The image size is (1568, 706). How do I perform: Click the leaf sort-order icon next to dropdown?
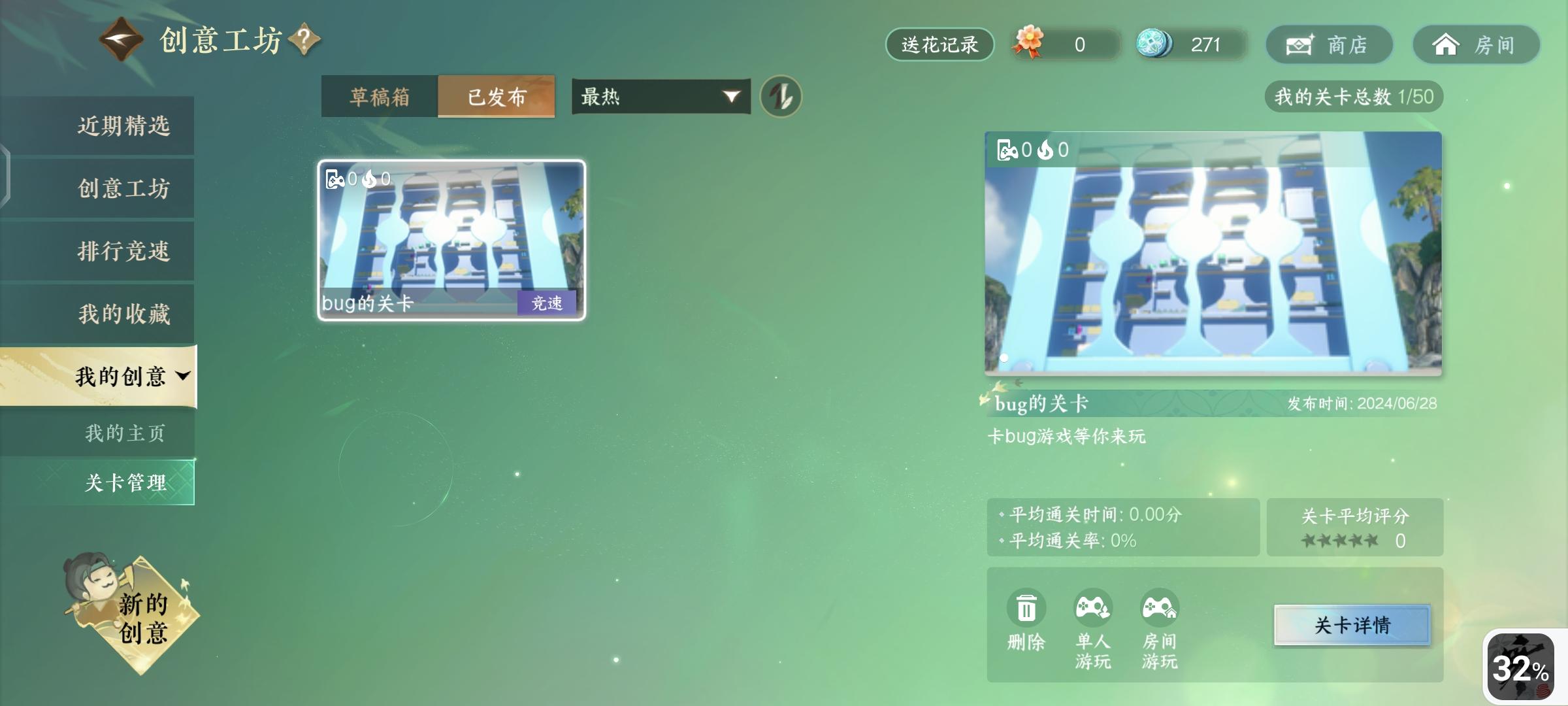782,95
